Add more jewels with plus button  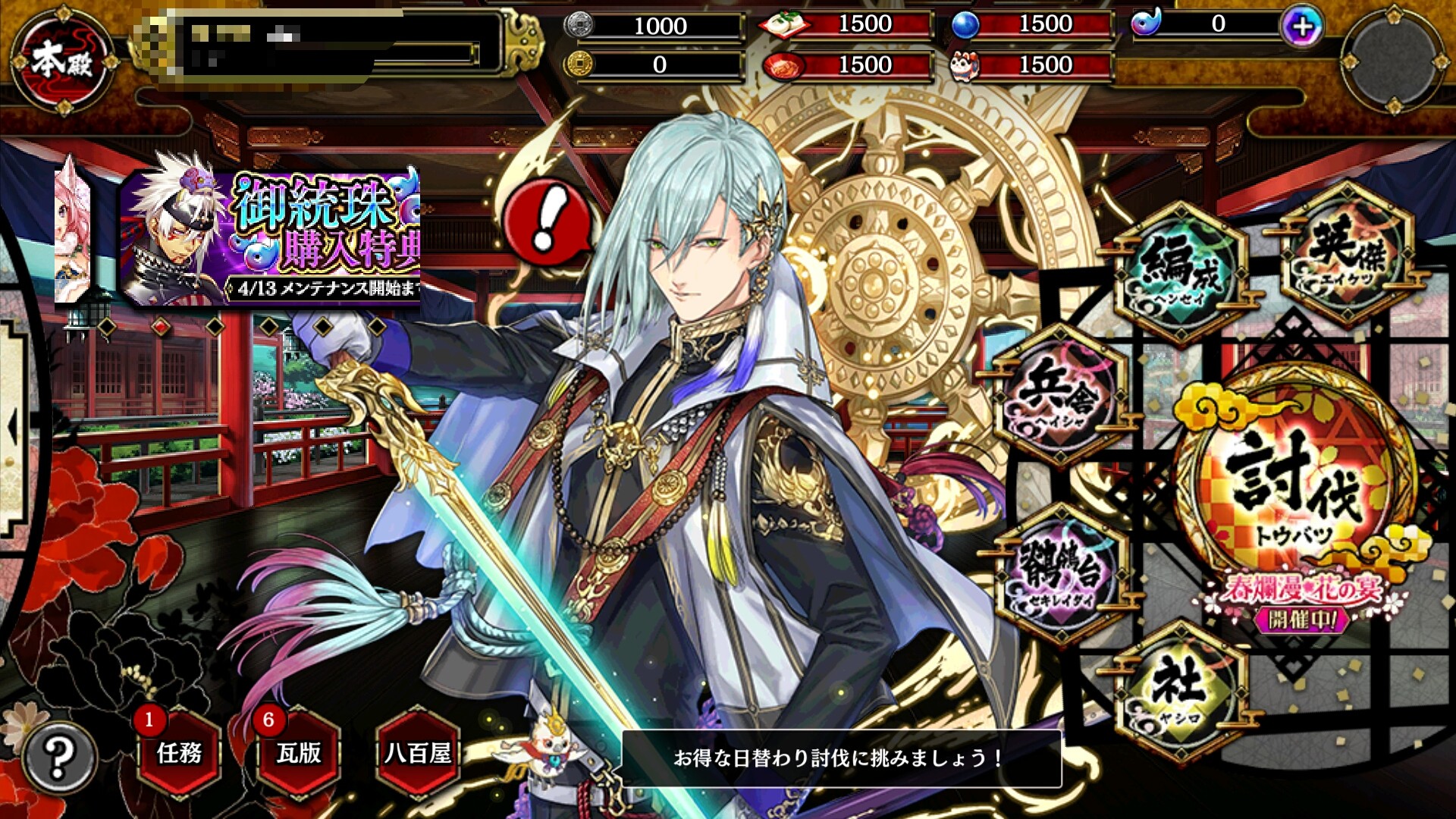(1302, 27)
